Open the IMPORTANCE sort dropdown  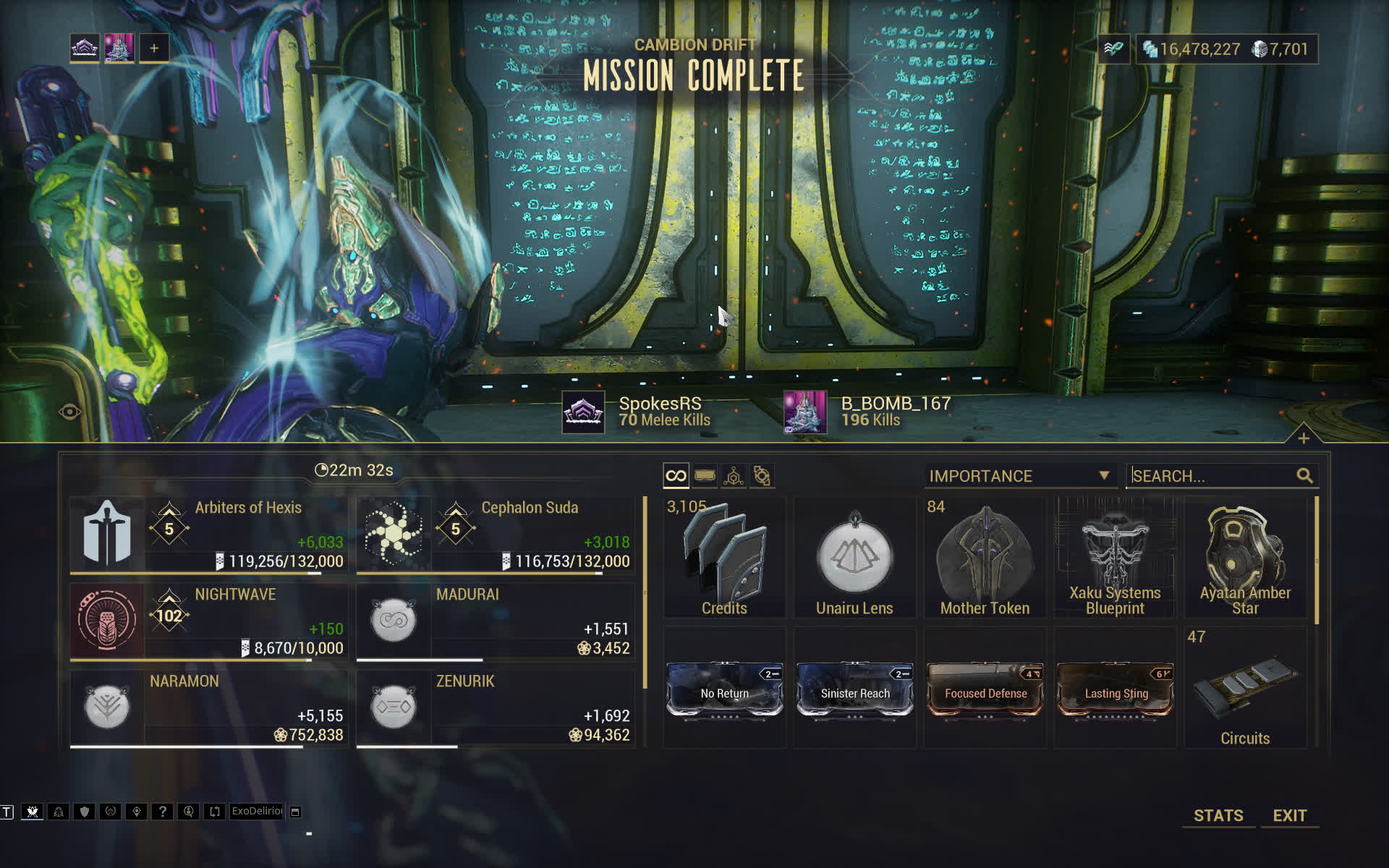(x=1019, y=476)
